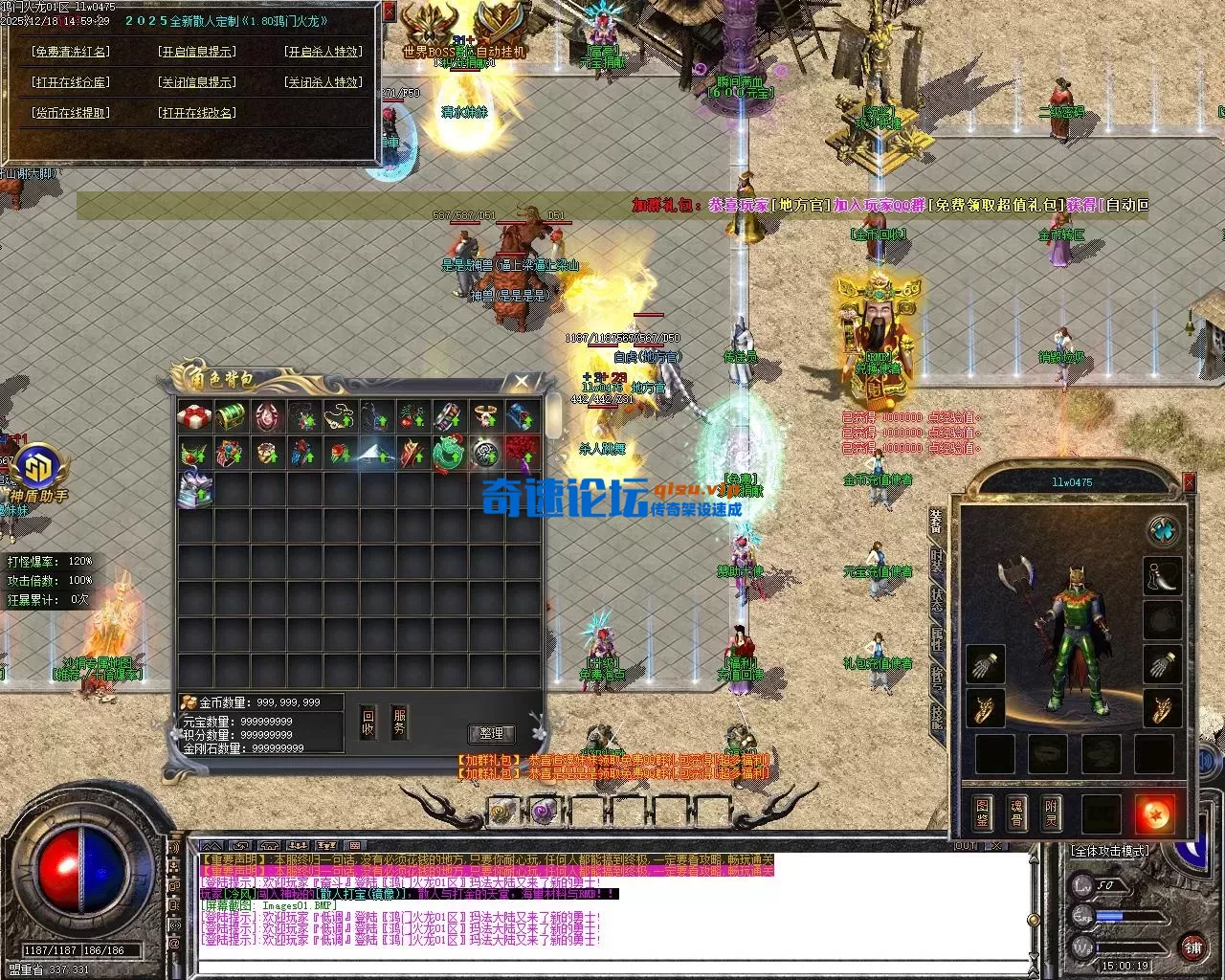Click the 整理 sort button in backpack
1225x980 pixels.
(x=492, y=733)
